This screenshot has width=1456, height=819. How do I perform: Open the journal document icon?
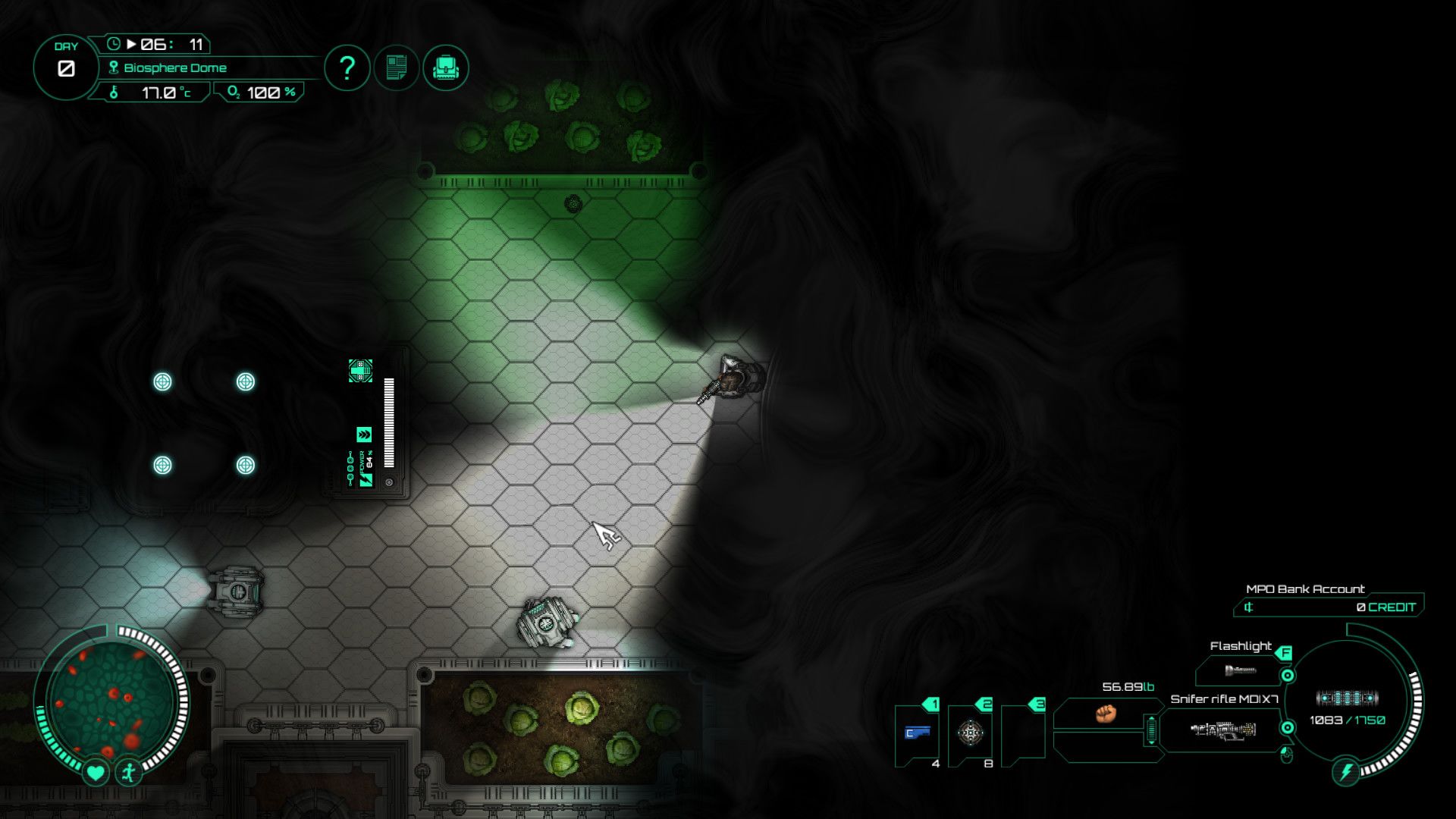point(397,68)
